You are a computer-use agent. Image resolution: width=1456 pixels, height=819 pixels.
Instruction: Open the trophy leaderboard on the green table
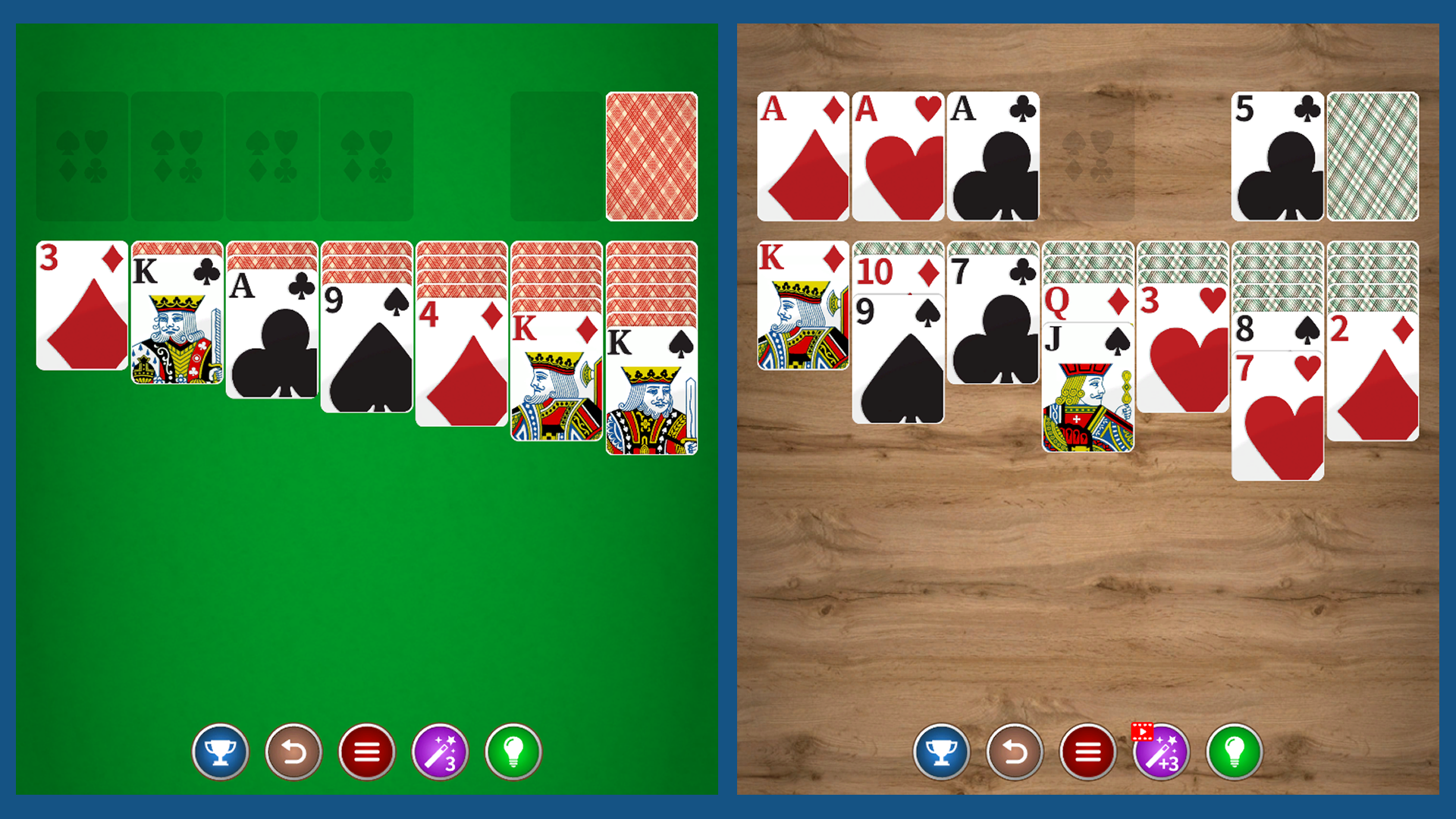(221, 752)
